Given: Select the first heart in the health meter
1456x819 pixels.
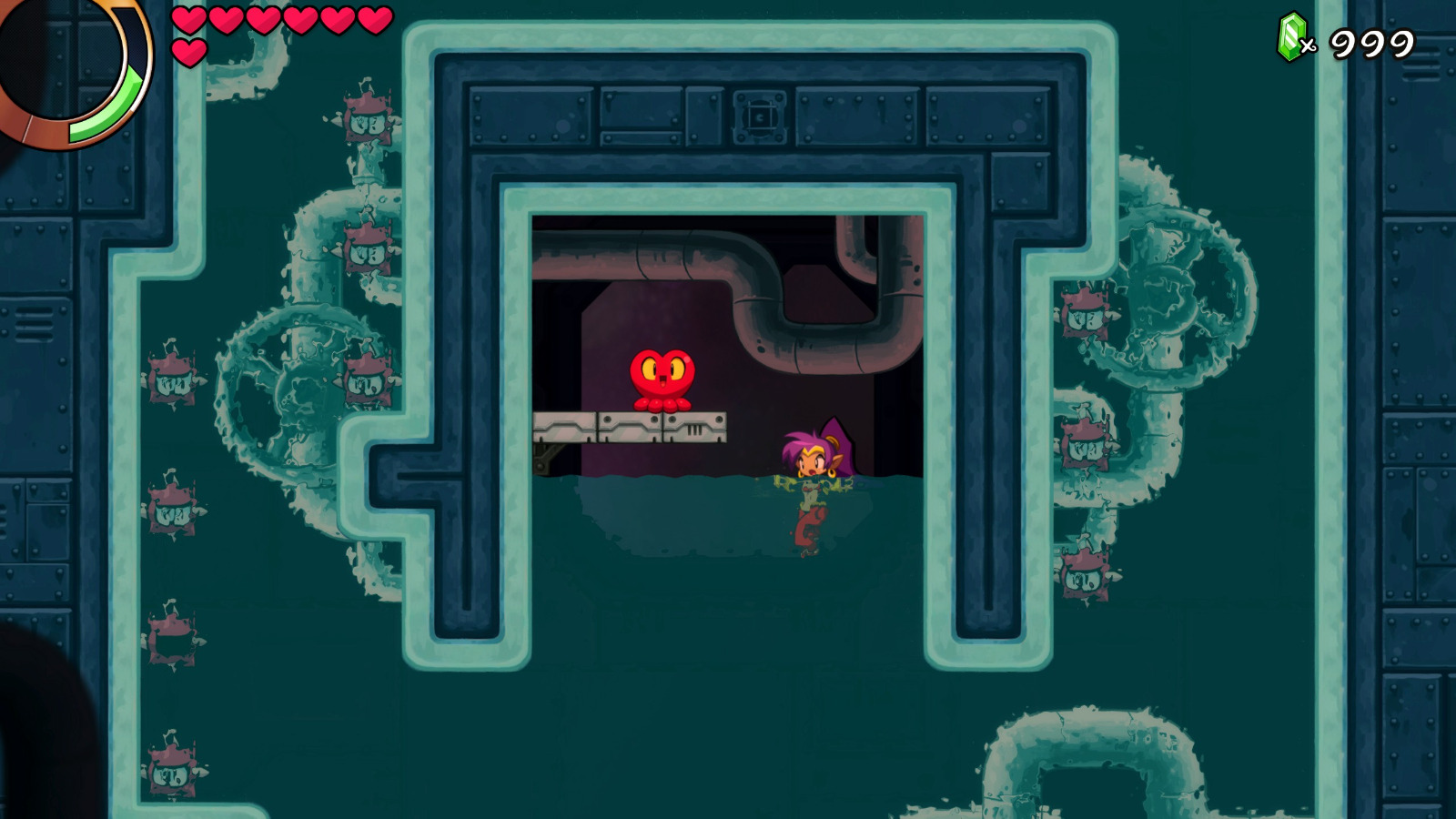Looking at the screenshot, I should (x=188, y=19).
